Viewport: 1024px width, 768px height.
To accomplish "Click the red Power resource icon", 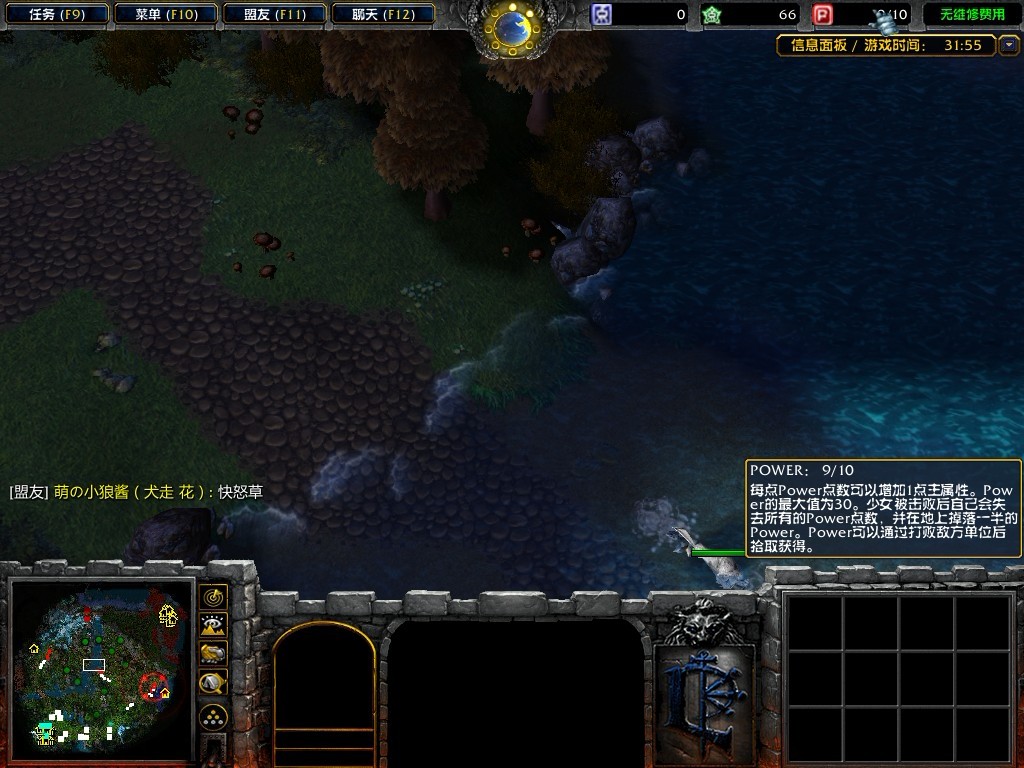I will pos(823,15).
